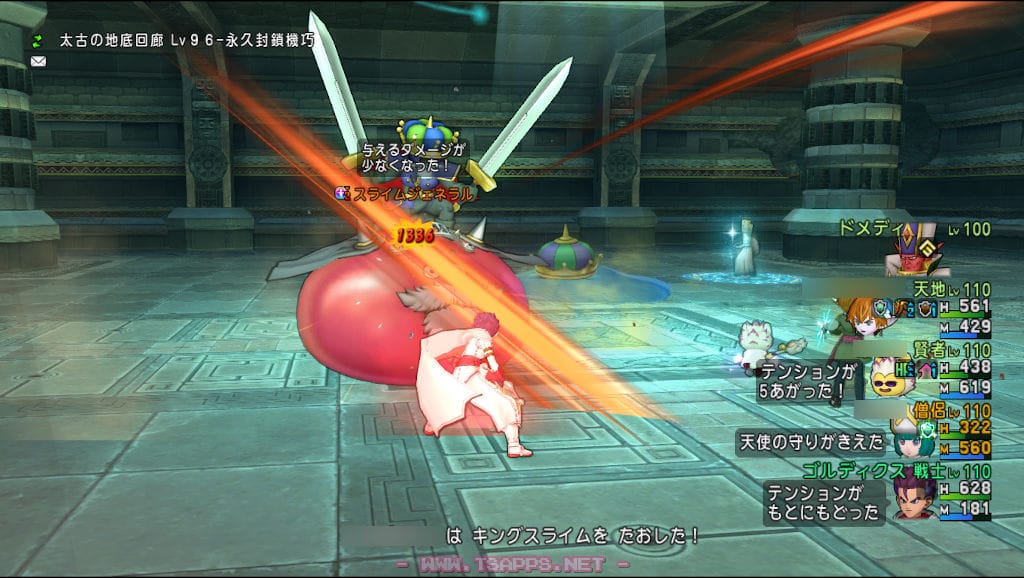Choose the 天地 party member portrait
The height and width of the screenshot is (578, 1024).
(856, 316)
